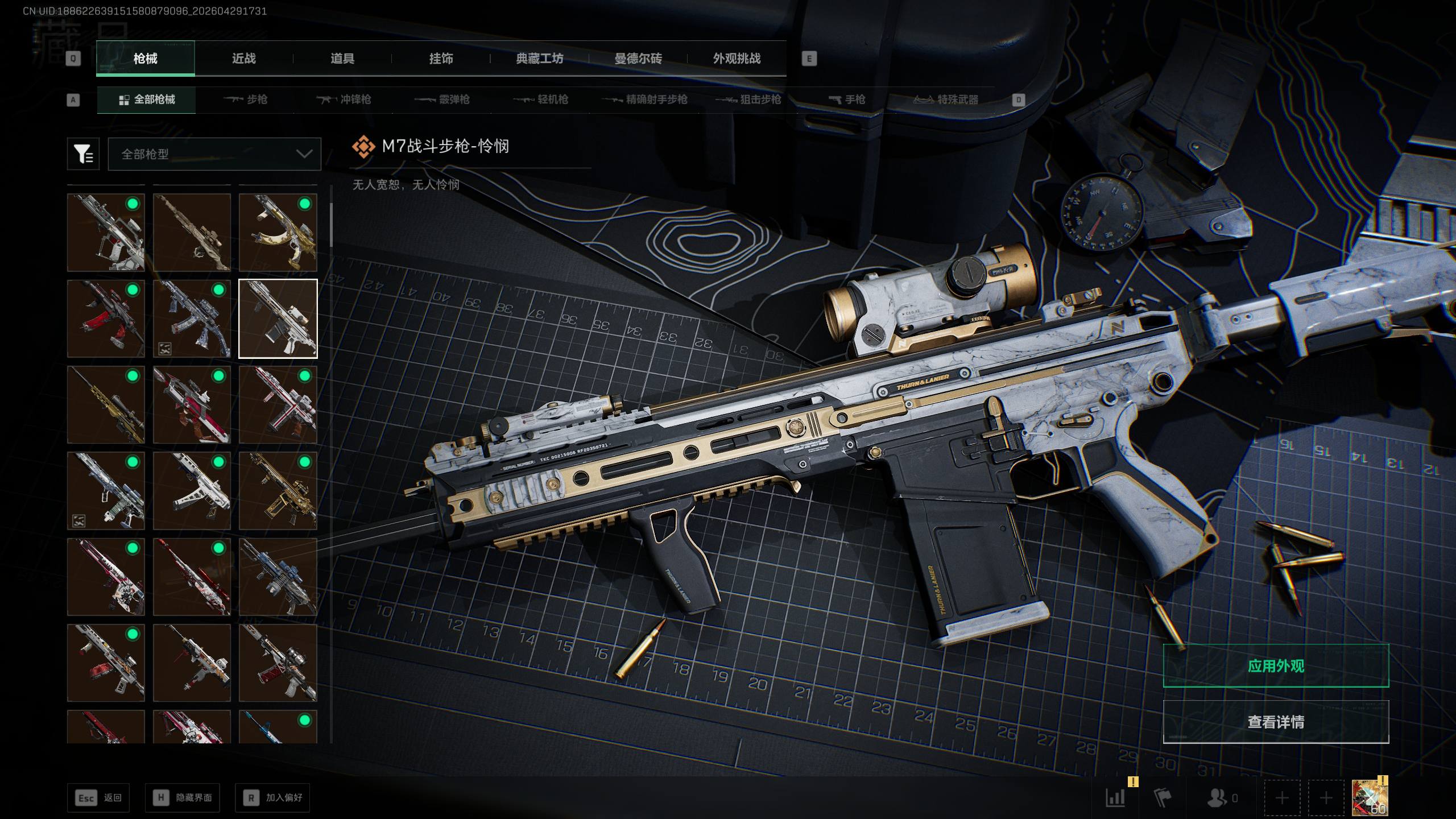Screen dimensions: 1456x819
Task: Select the red and black rifle skin thumbnail
Action: point(106,318)
